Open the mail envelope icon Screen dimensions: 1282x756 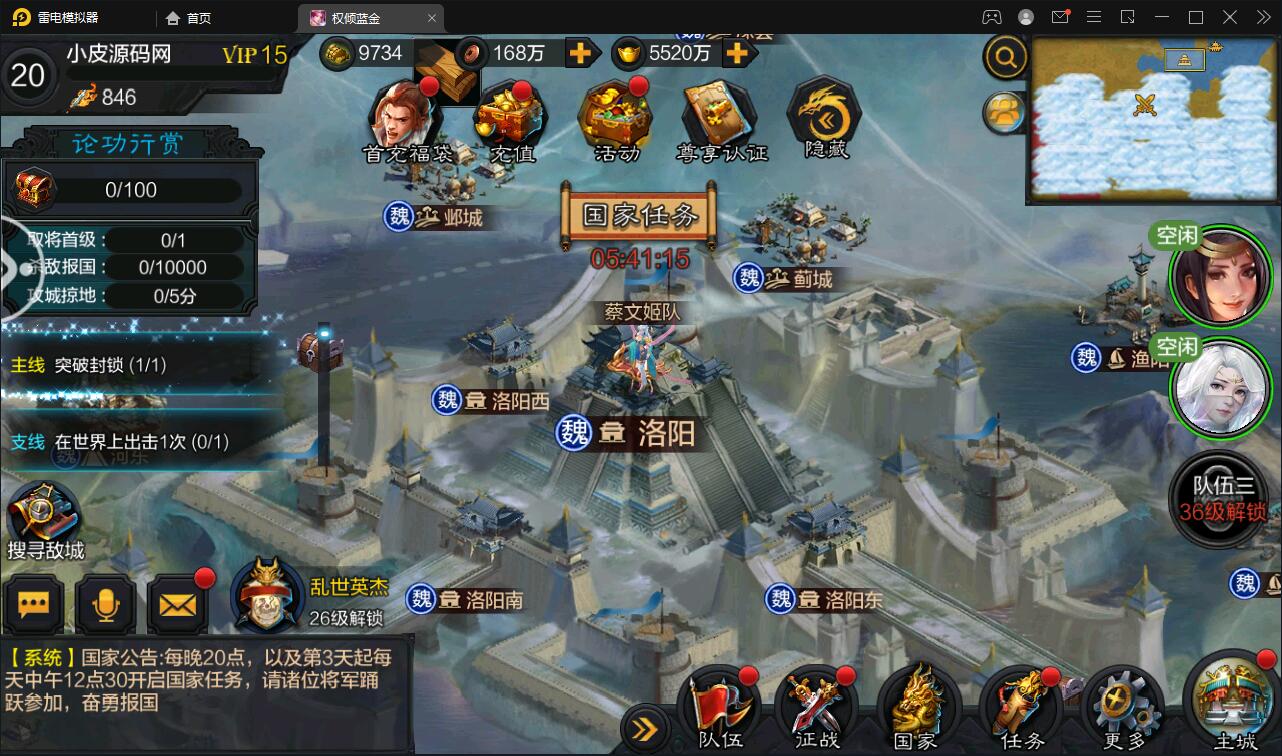(x=177, y=604)
